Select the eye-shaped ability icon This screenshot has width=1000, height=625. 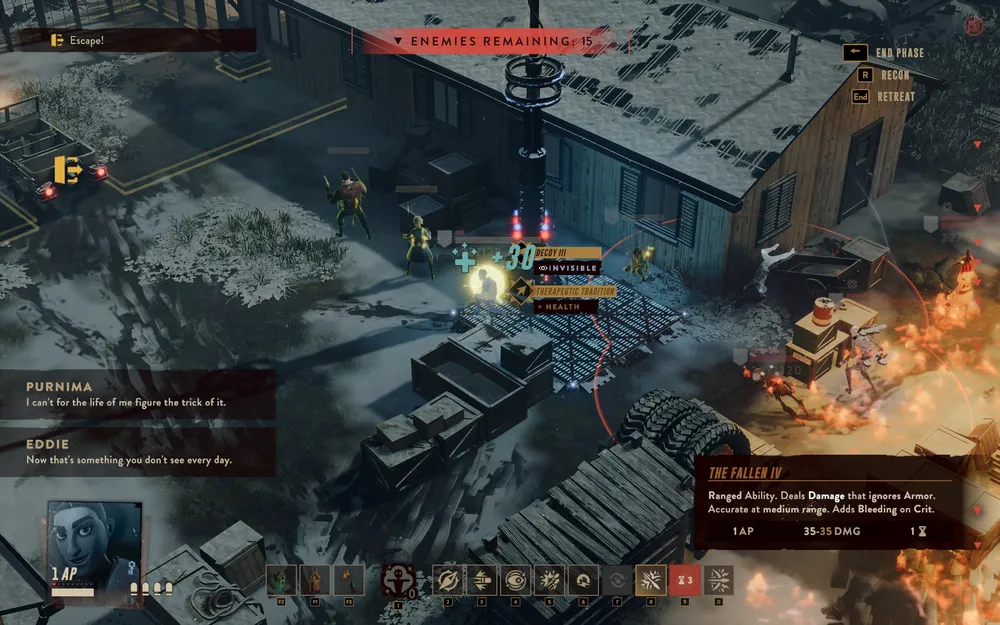[x=516, y=580]
